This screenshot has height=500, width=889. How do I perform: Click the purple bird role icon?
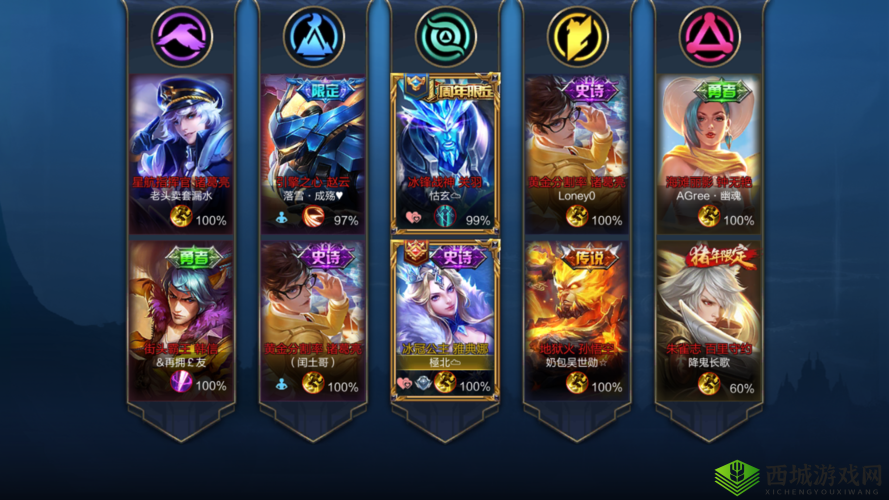click(181, 36)
